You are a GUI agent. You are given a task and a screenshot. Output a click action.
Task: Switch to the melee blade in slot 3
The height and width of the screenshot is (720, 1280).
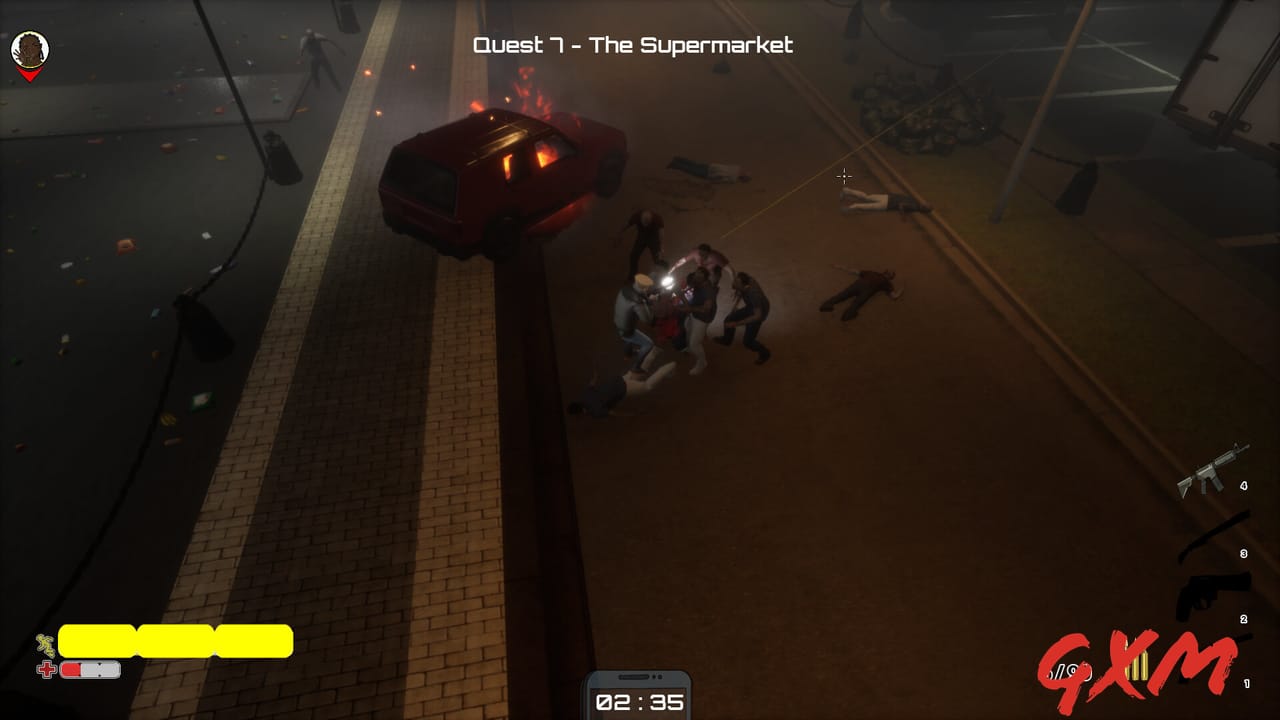coord(1213,535)
